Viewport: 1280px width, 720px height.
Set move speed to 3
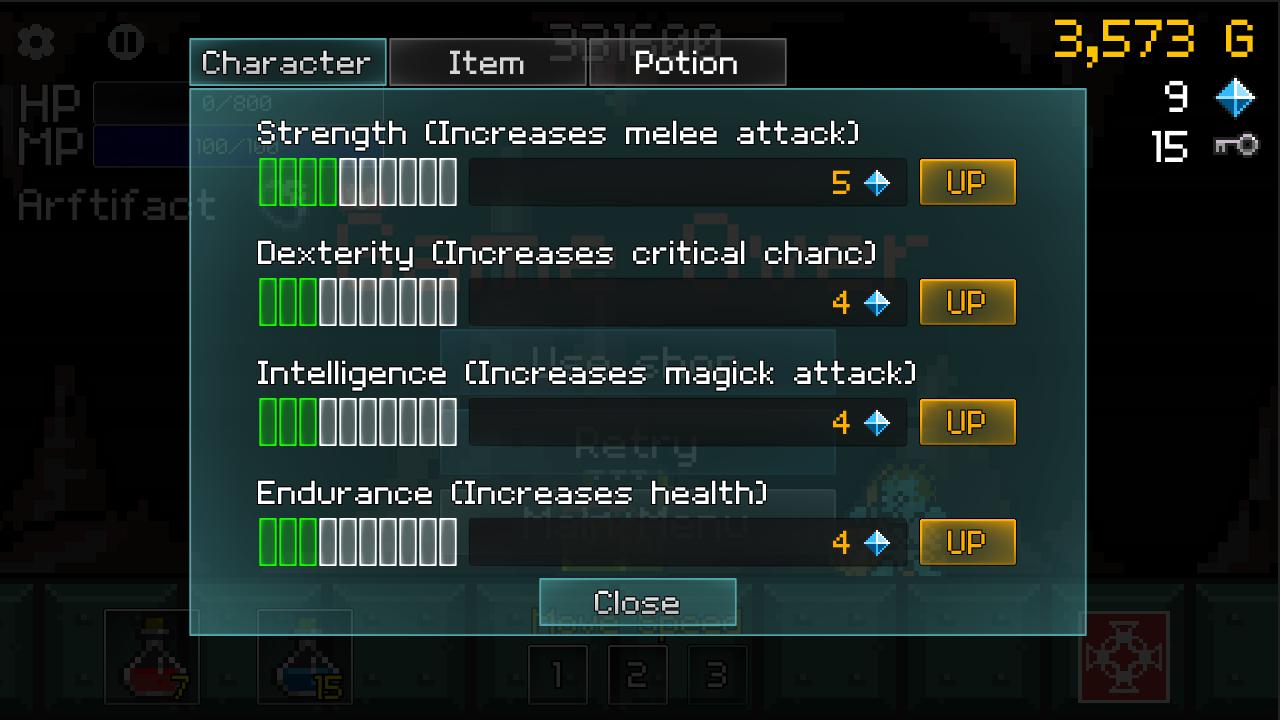pyautogui.click(x=718, y=674)
